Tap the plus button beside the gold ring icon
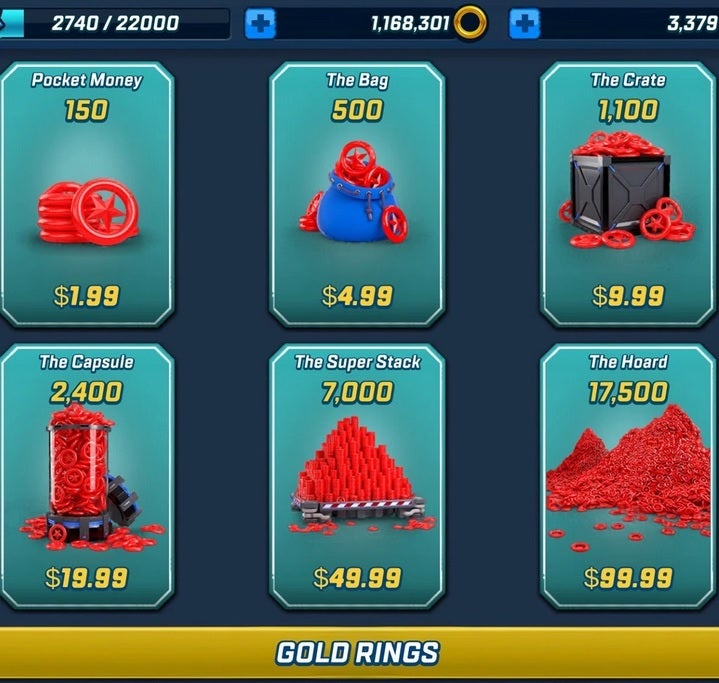 tap(525, 23)
